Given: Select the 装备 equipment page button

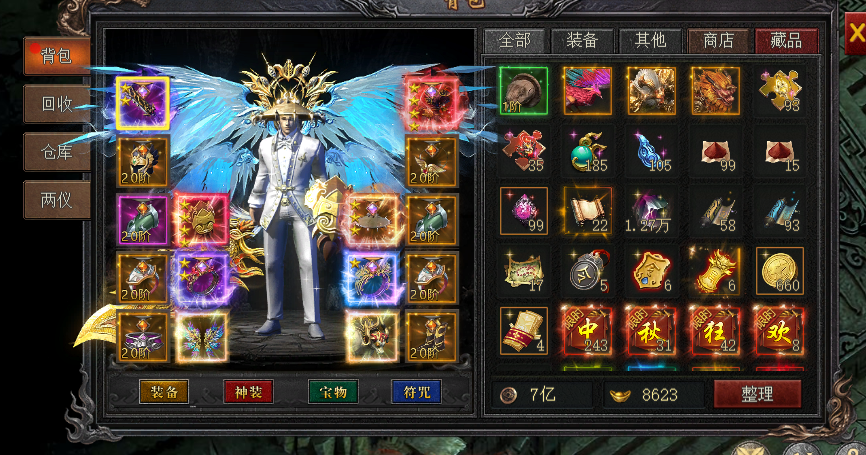Looking at the screenshot, I should (x=164, y=392).
